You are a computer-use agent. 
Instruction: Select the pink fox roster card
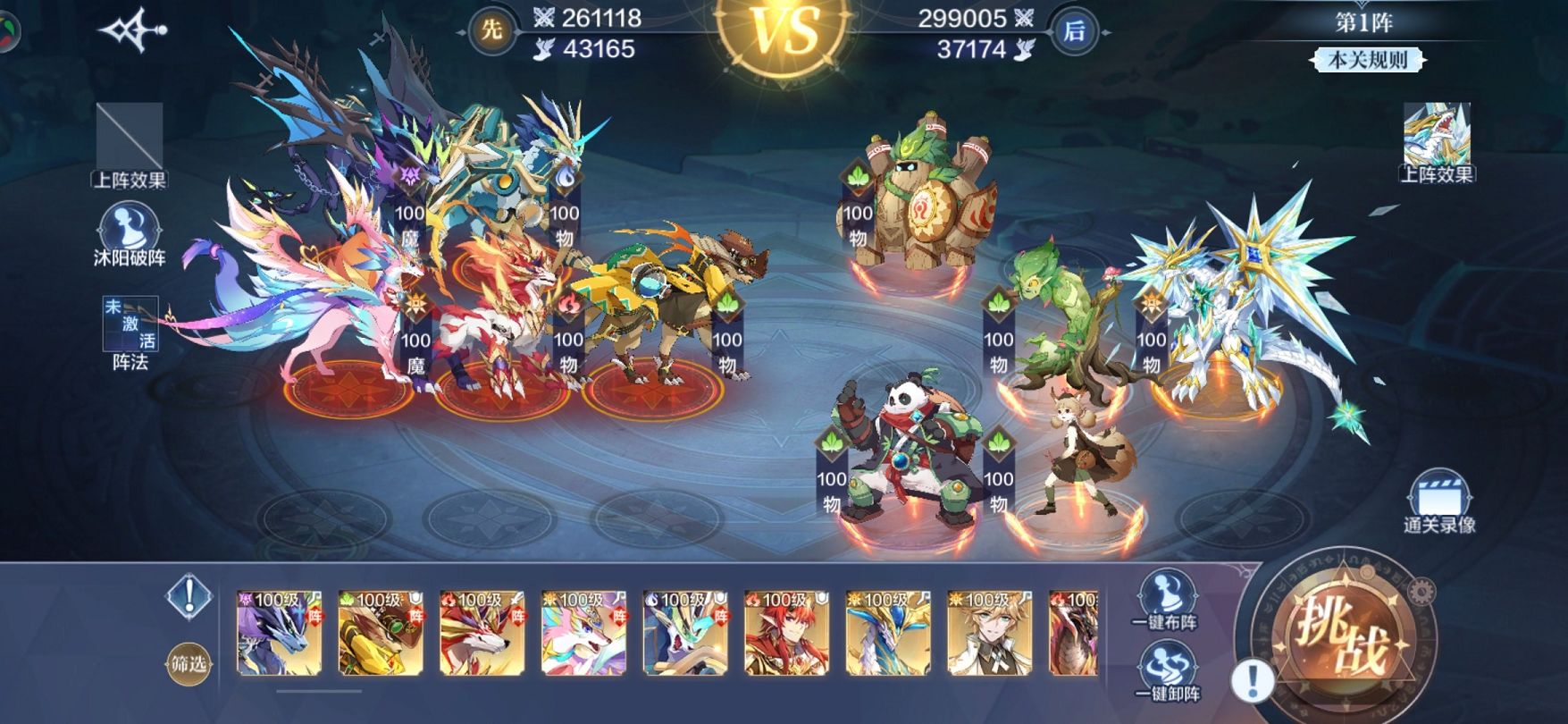pyautogui.click(x=584, y=633)
